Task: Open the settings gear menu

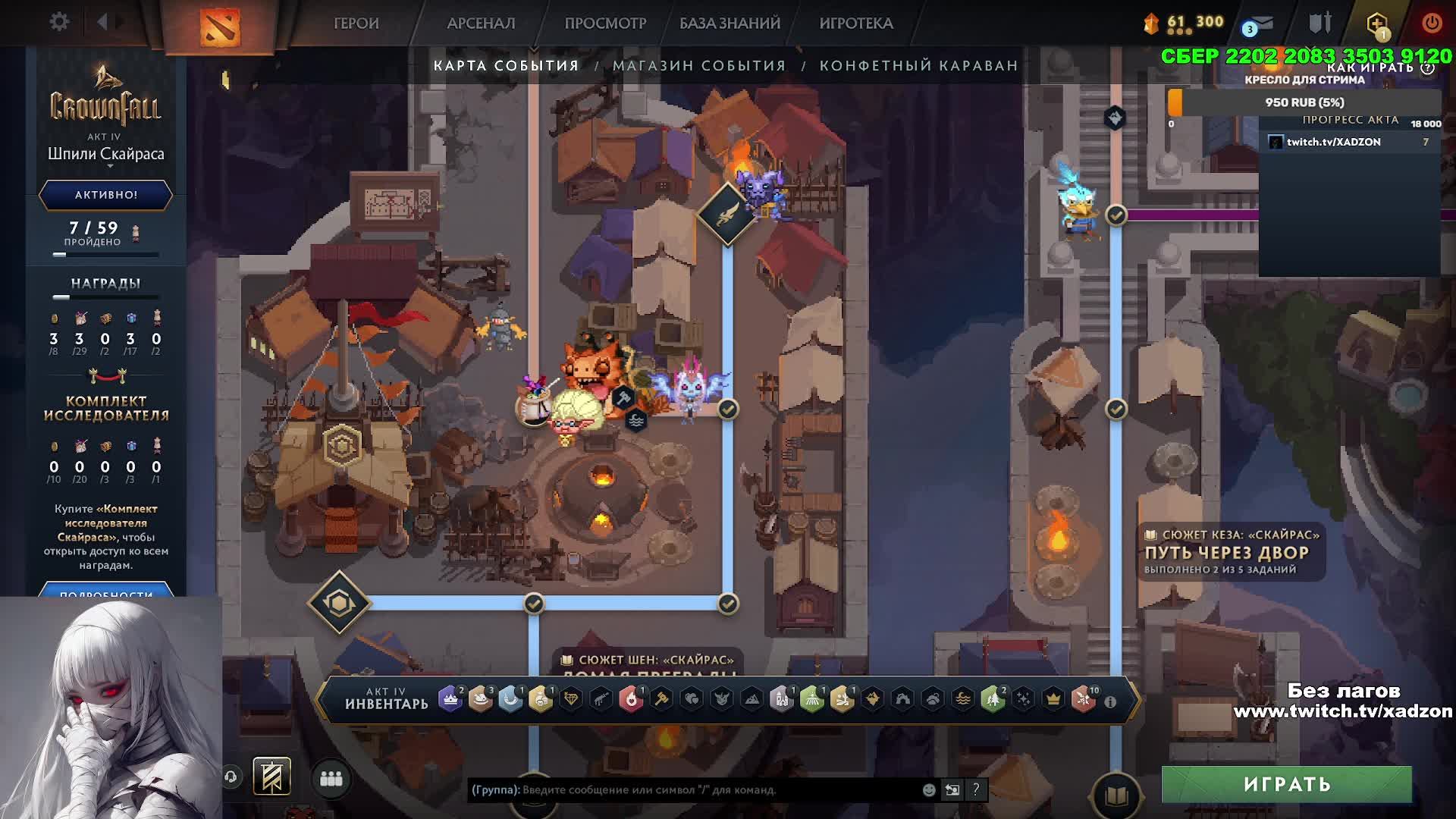Action: click(x=59, y=22)
